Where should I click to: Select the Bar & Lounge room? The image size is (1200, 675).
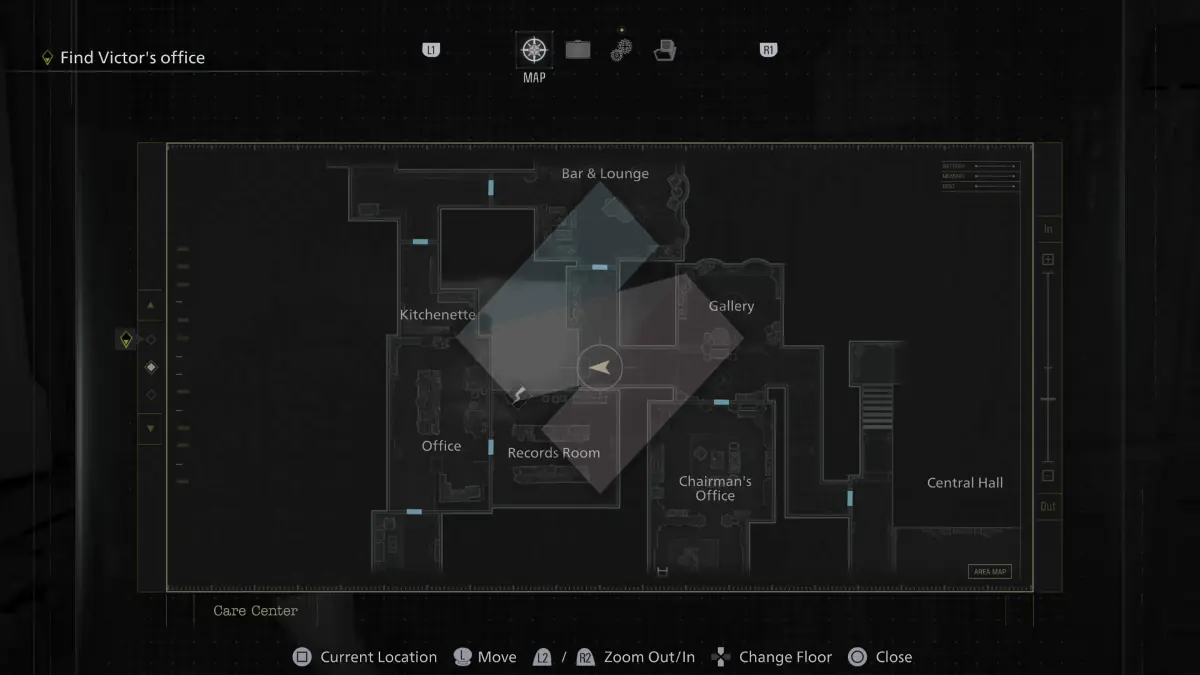click(x=605, y=174)
